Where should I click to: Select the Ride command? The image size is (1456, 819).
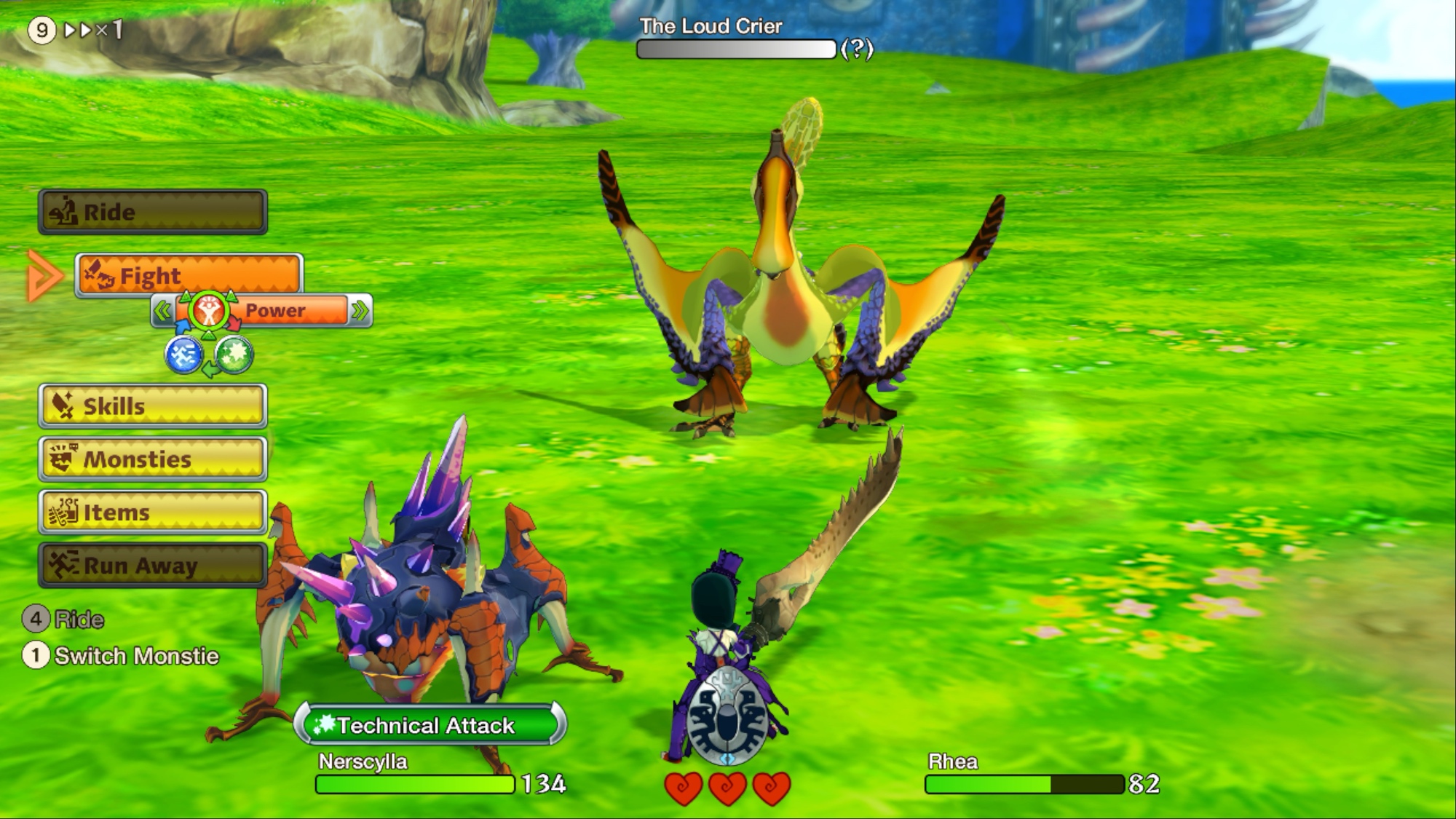click(153, 212)
